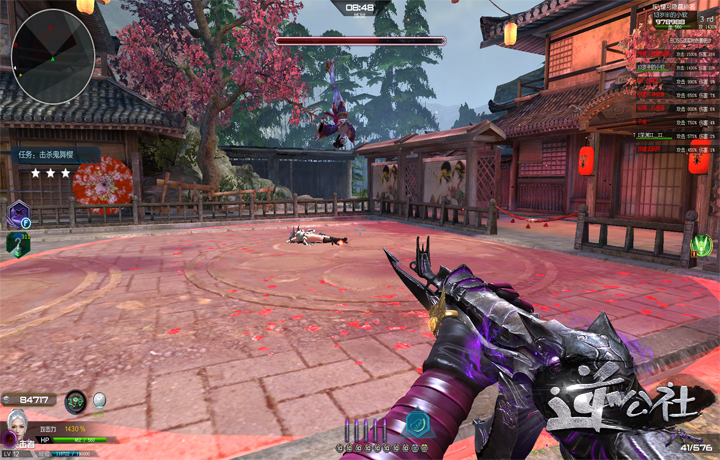Click the green leaf shield icon
Viewport: 720px width, 460px height.
tap(702, 244)
